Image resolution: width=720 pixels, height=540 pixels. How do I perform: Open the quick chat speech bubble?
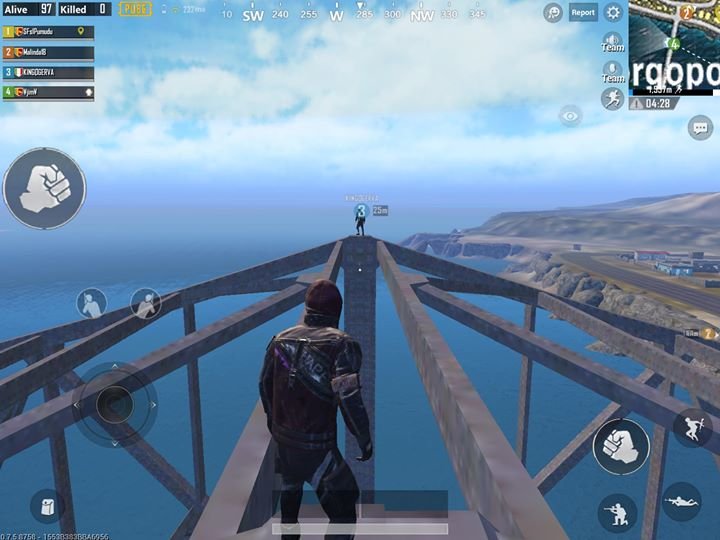tap(700, 127)
